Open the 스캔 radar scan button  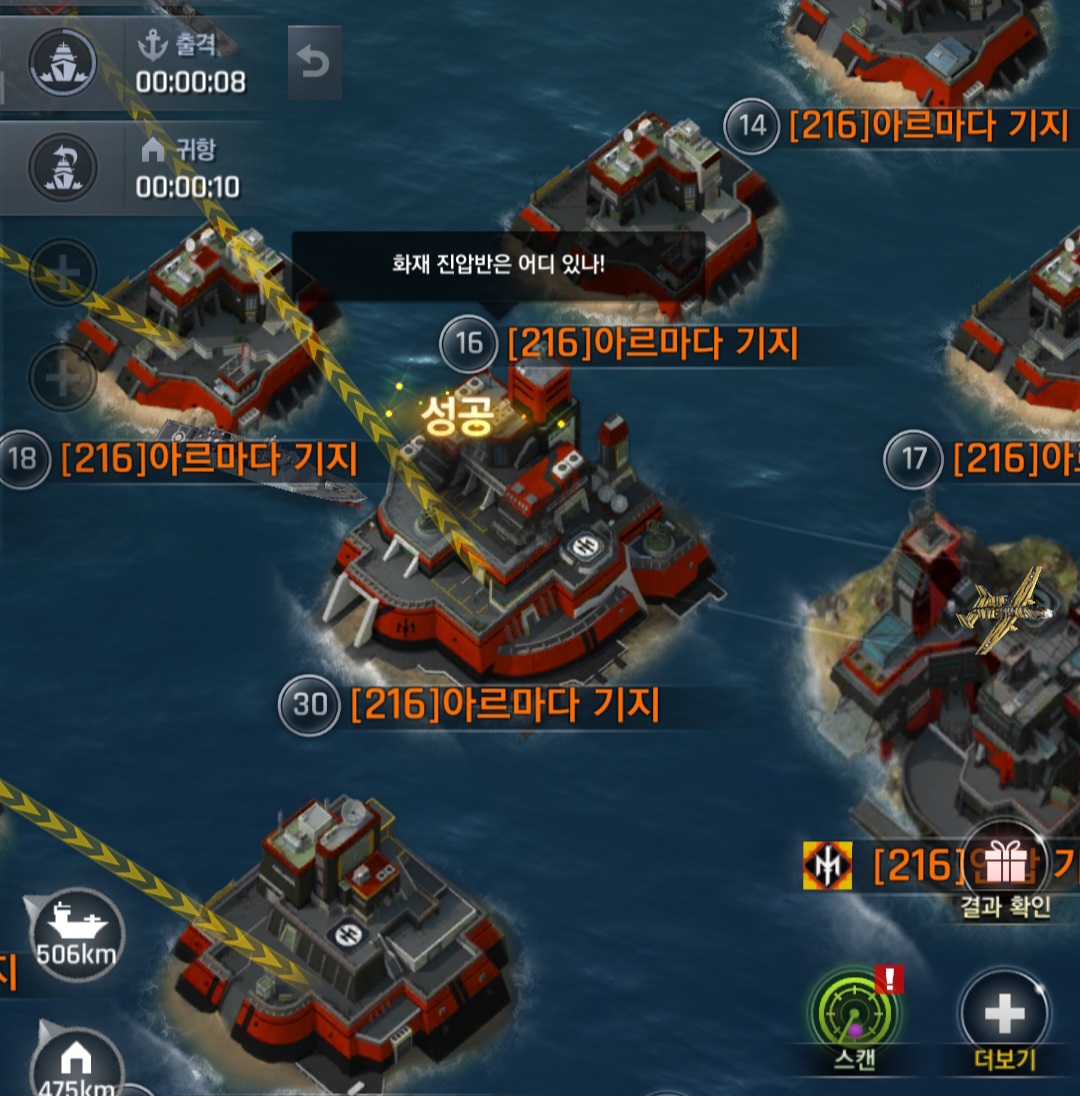click(855, 1012)
